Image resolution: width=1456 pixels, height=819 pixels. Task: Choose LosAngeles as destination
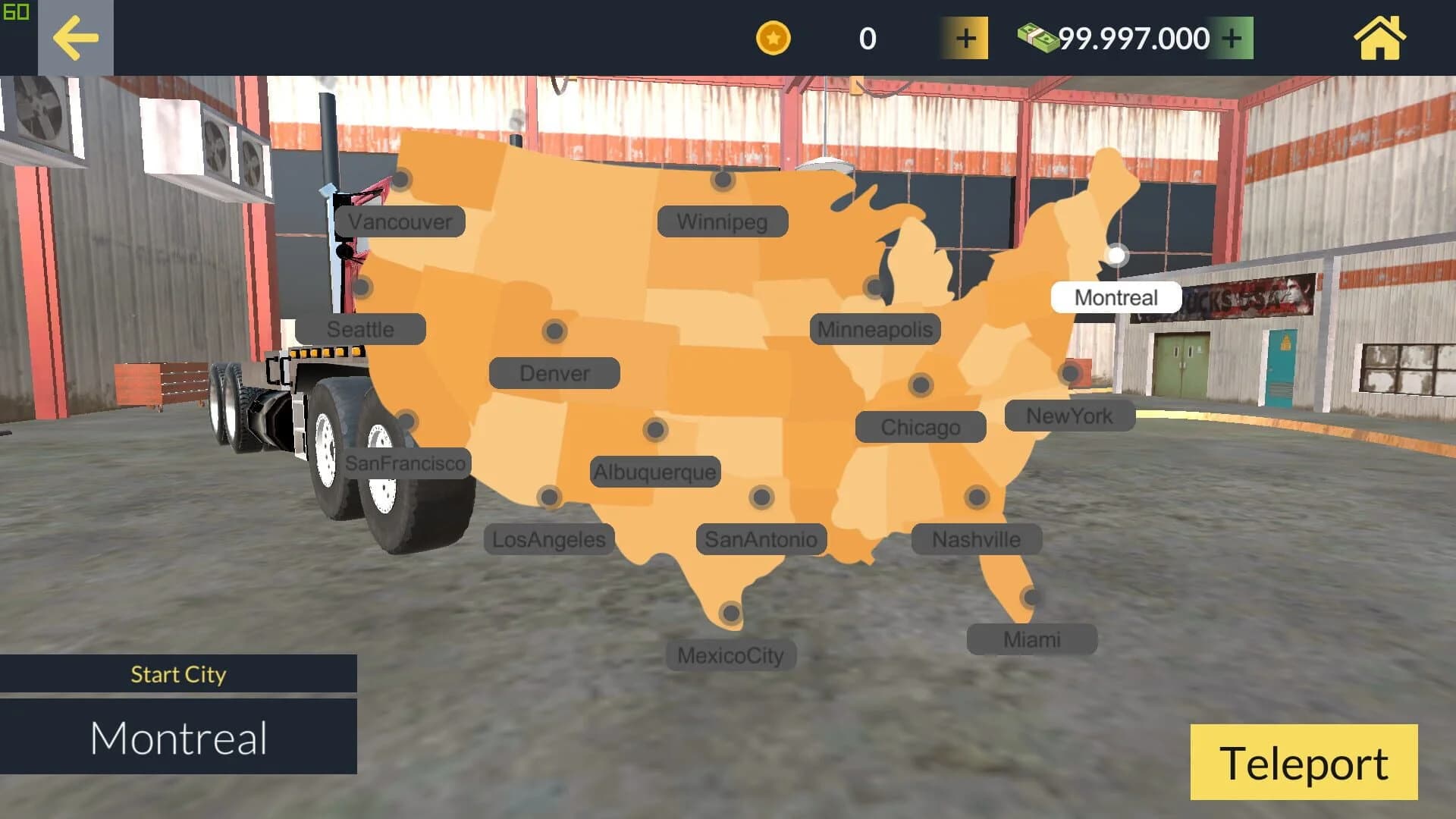548,539
